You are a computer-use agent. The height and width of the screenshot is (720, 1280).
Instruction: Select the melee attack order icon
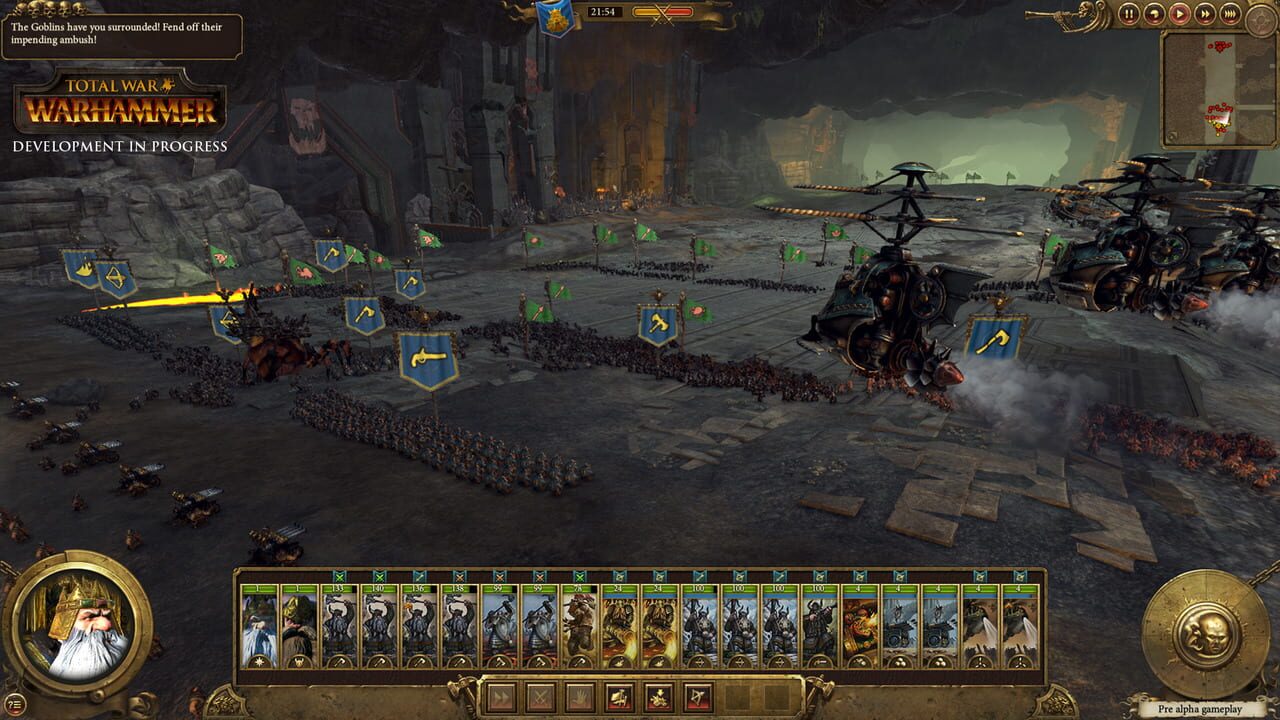(x=539, y=697)
